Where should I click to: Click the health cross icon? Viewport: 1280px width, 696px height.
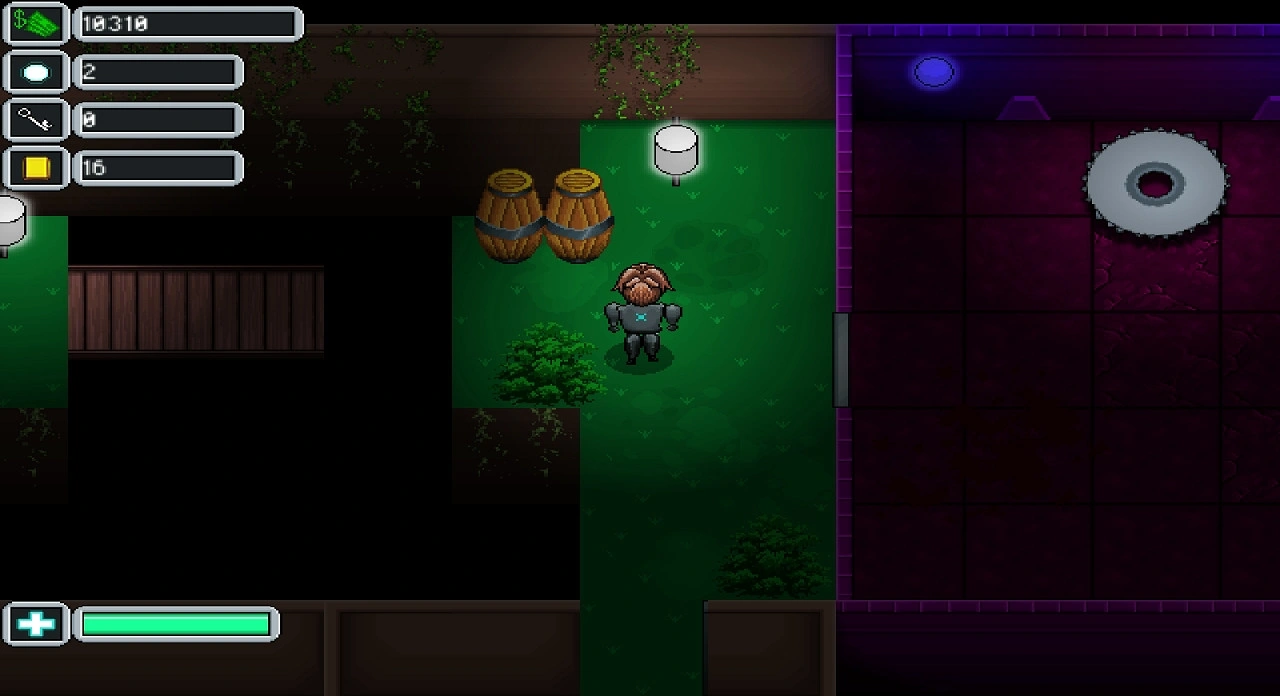tap(36, 625)
